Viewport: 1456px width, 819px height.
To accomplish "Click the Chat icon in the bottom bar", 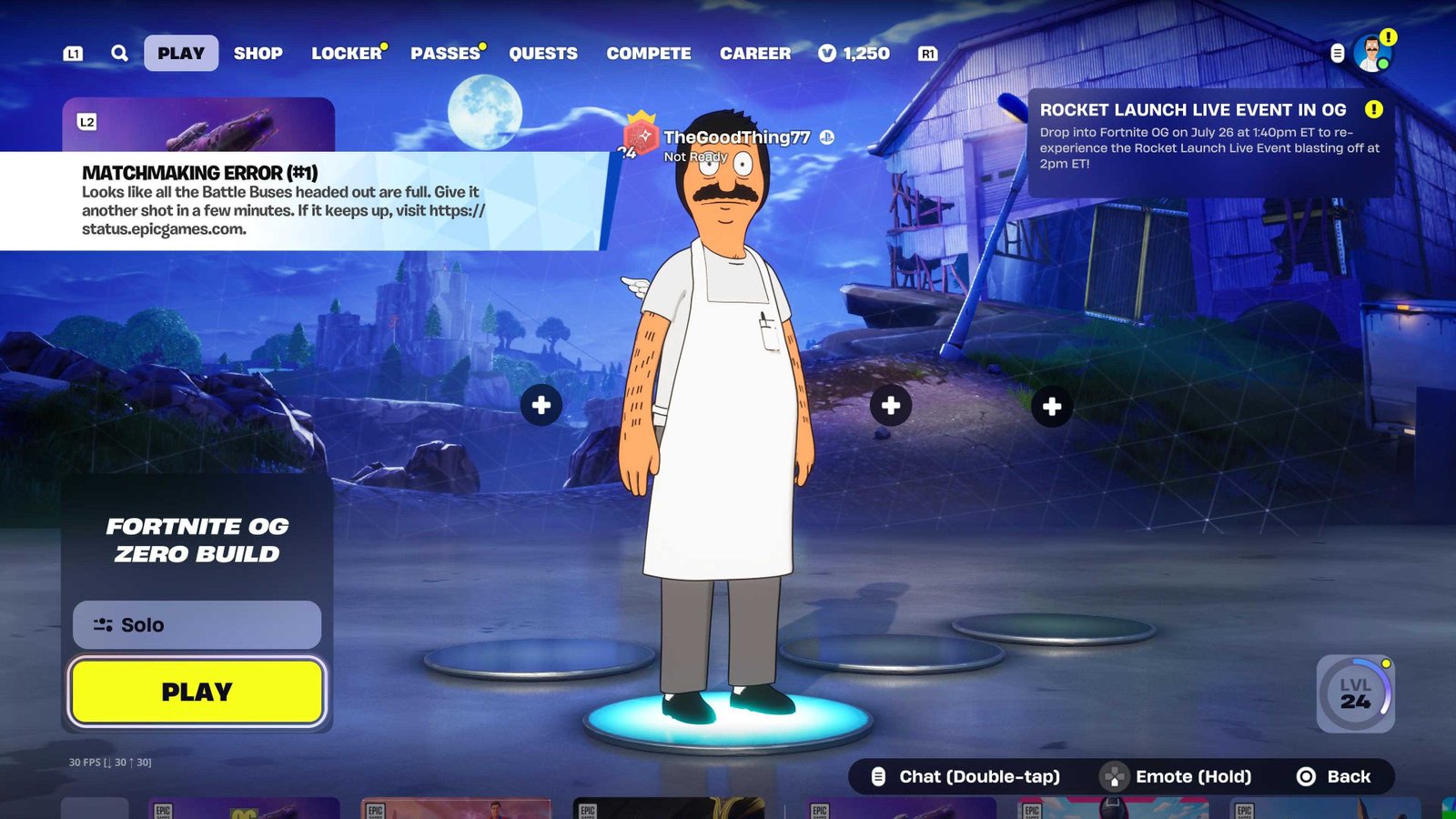I will click(x=878, y=776).
